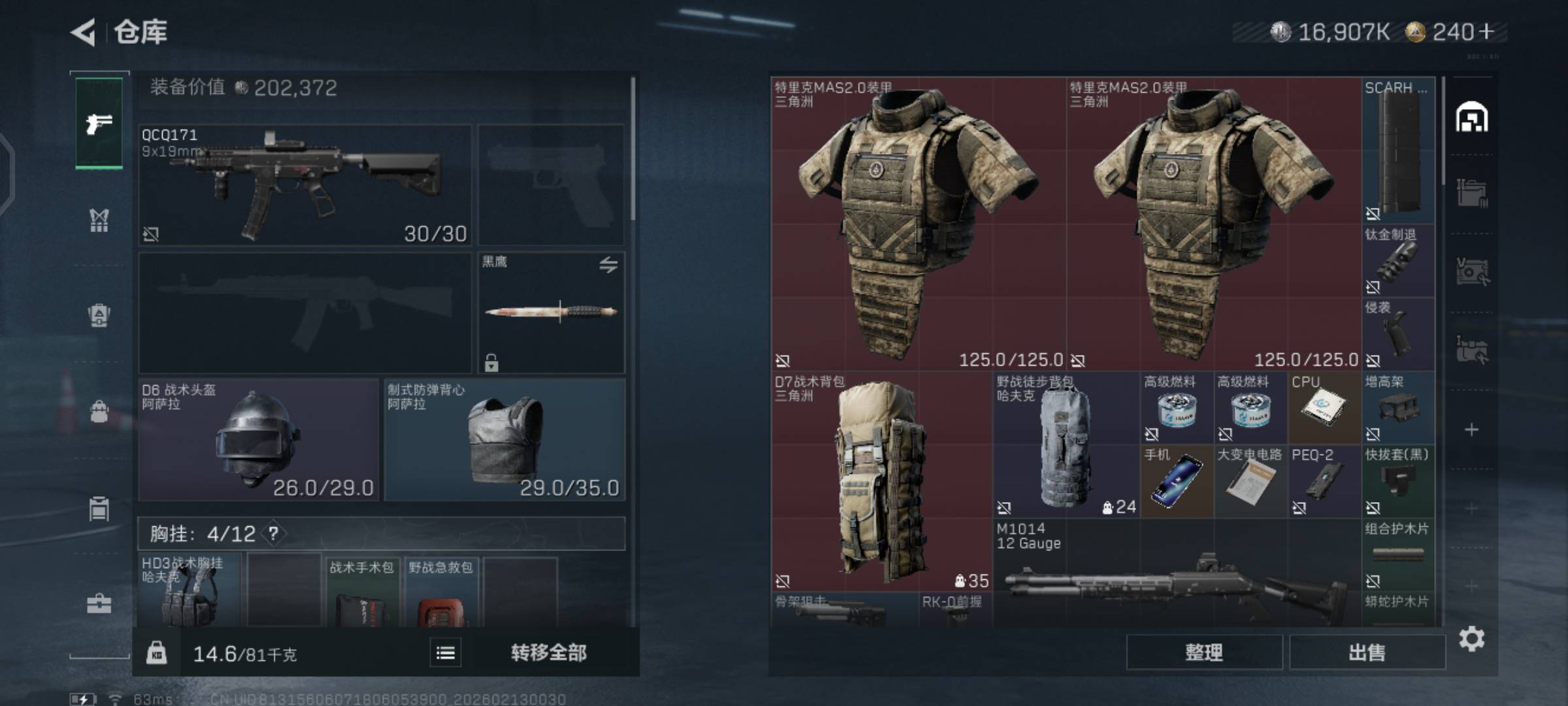Pick the 手机 phone item
This screenshot has height=706, width=1568.
1177,482
